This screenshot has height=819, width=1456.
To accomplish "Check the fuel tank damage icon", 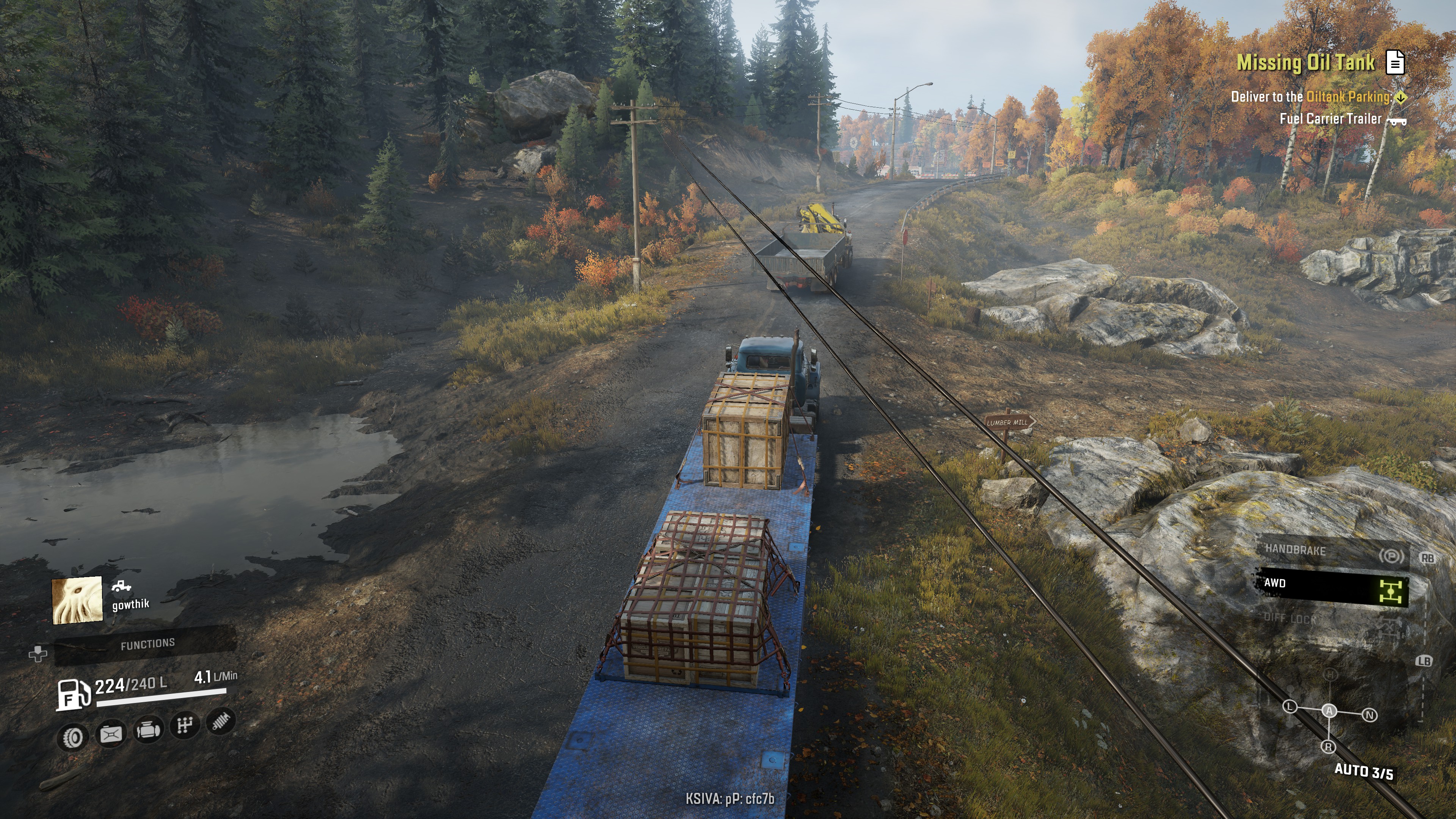I will [x=111, y=734].
